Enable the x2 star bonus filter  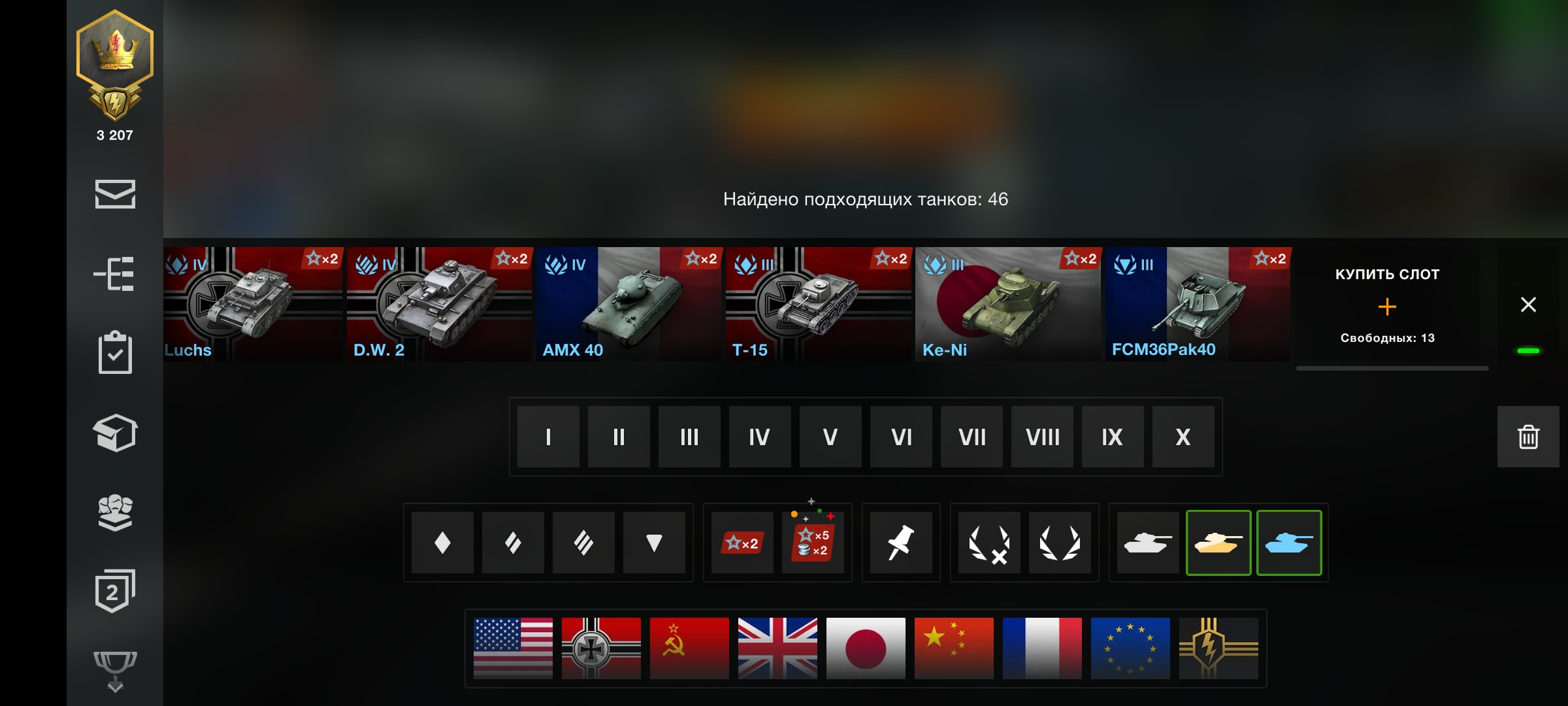[742, 543]
